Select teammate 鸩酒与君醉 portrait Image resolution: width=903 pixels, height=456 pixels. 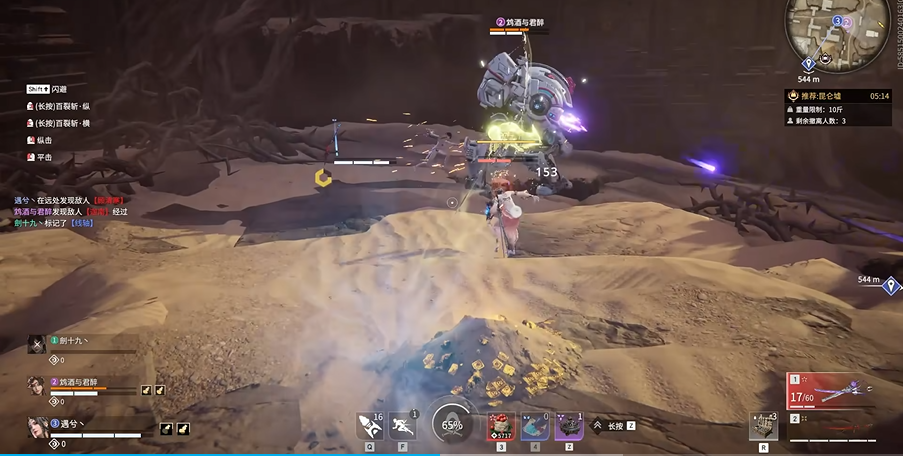pyautogui.click(x=36, y=385)
